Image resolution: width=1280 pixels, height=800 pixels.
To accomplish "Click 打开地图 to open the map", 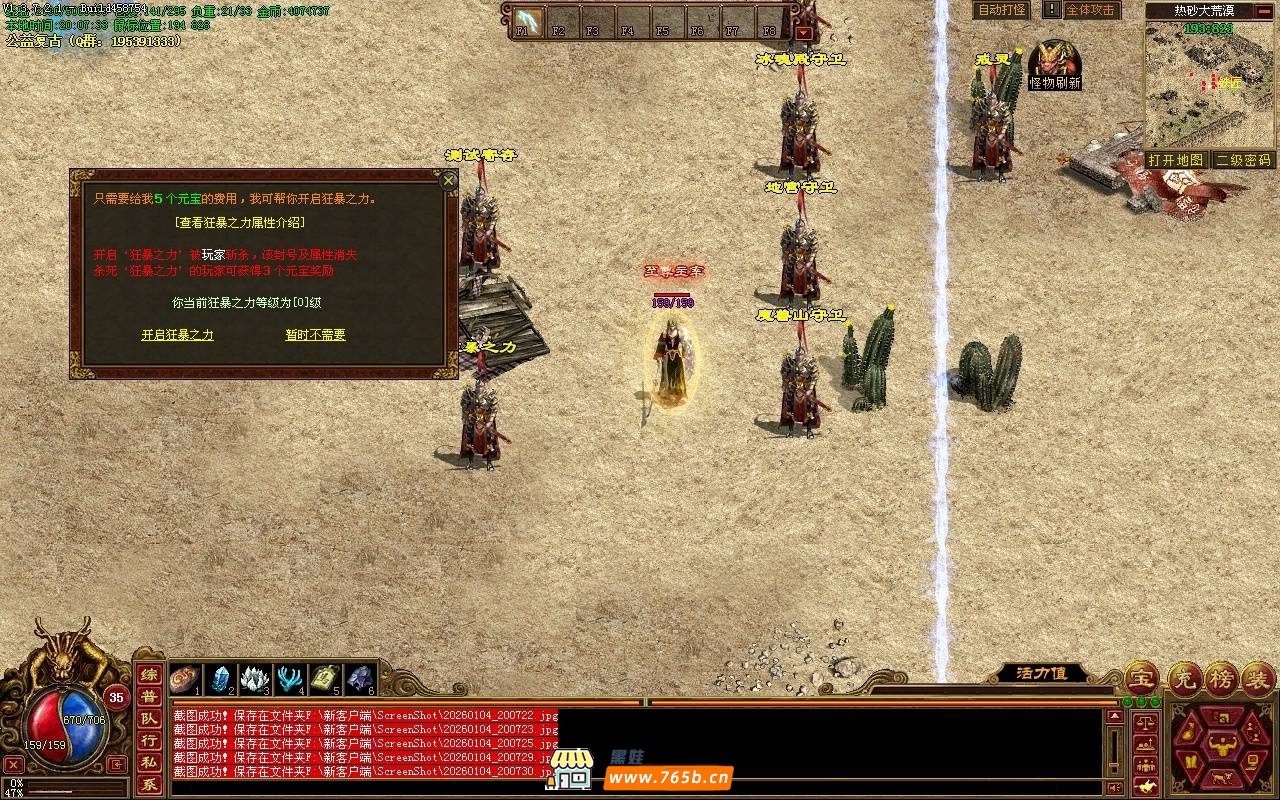I will pyautogui.click(x=1175, y=160).
